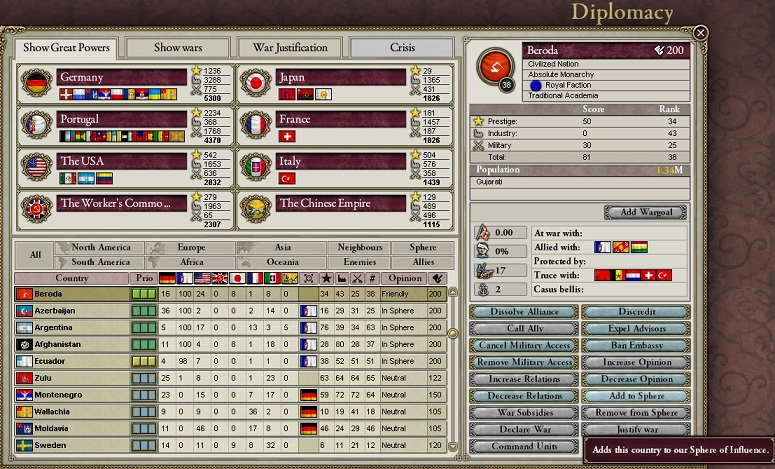Select the Argentina row
The width and height of the screenshot is (775, 469).
[70, 327]
